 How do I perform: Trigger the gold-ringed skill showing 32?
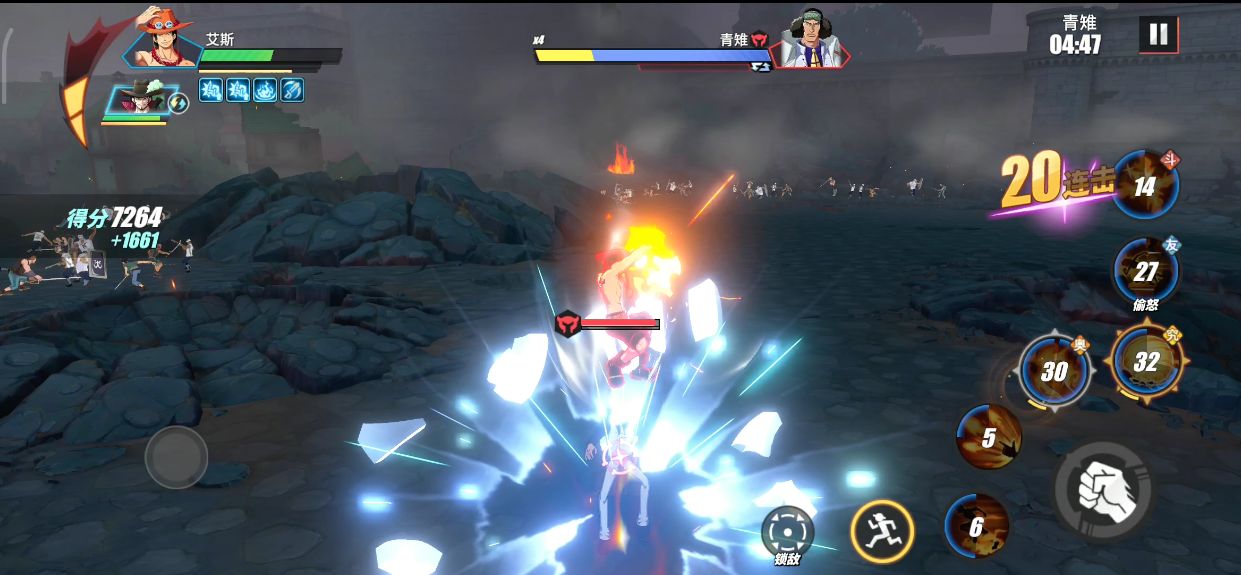[x=1146, y=361]
